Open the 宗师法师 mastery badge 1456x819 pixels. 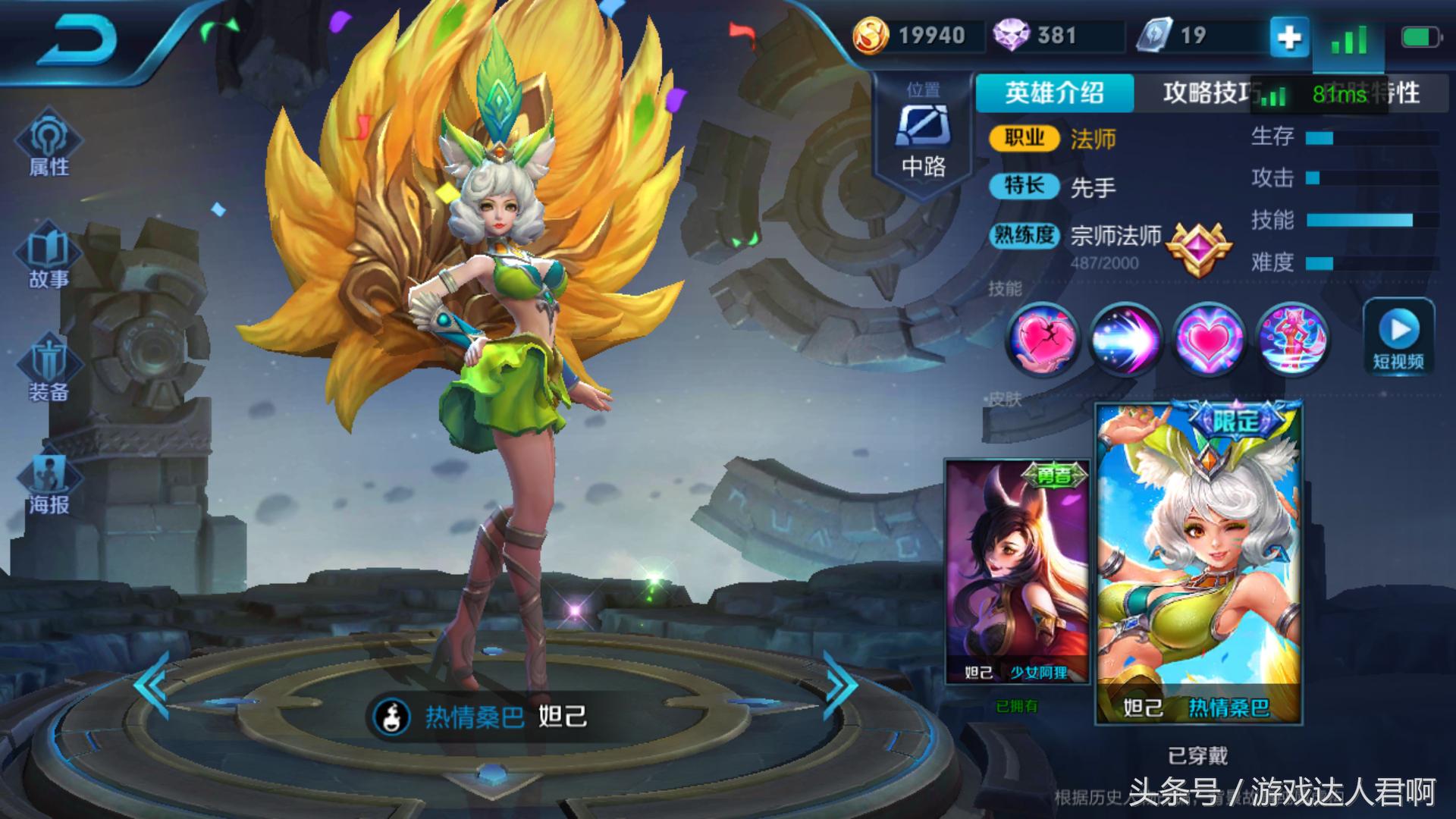1197,247
